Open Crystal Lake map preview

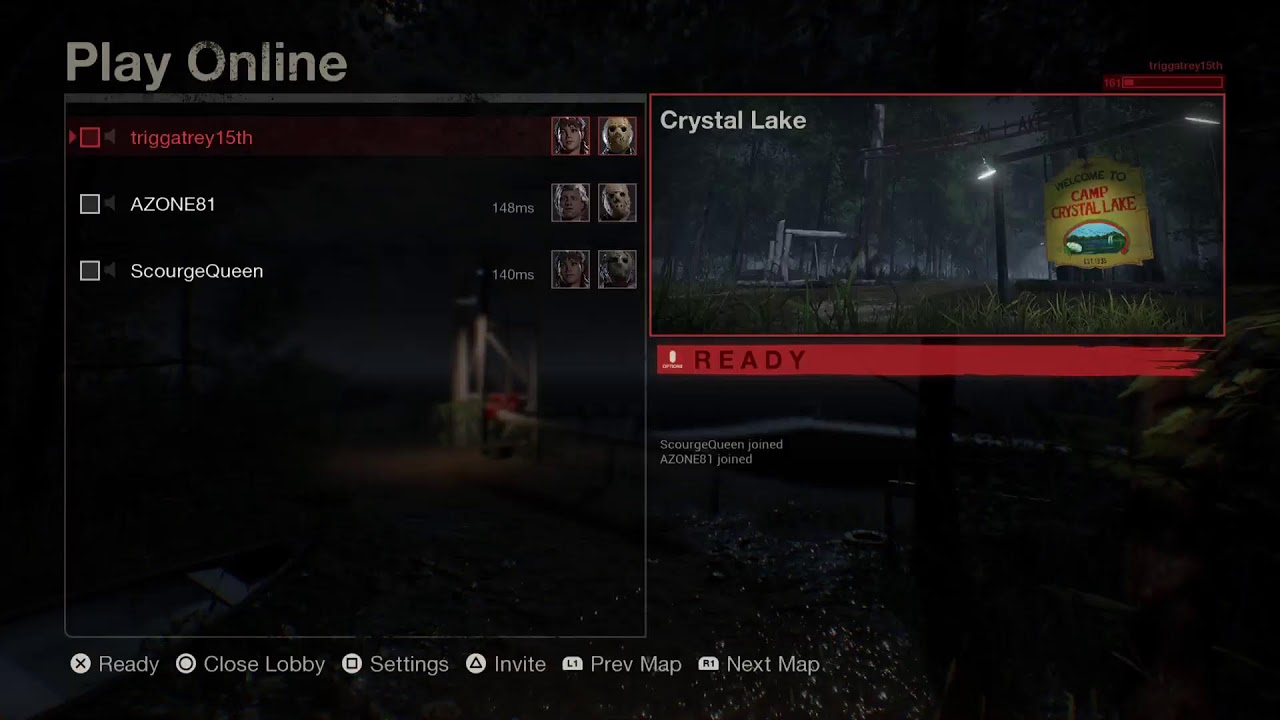[x=937, y=215]
